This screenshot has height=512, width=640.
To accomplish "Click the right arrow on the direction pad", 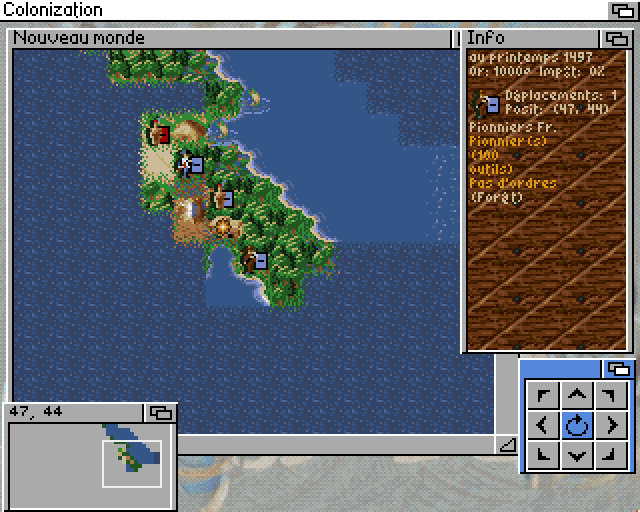I will (610, 426).
